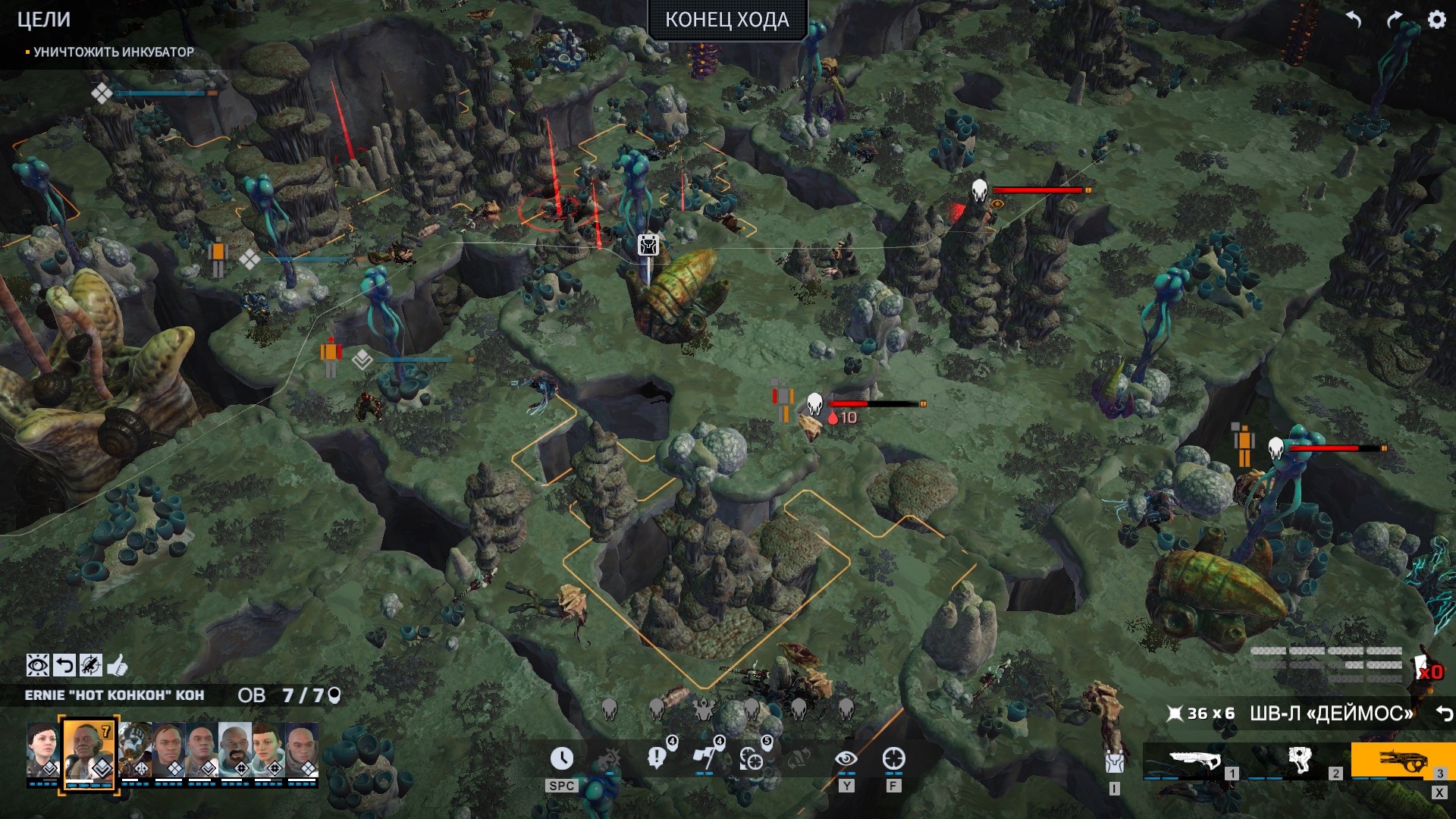Click the thumbs-up status icon

[x=118, y=666]
